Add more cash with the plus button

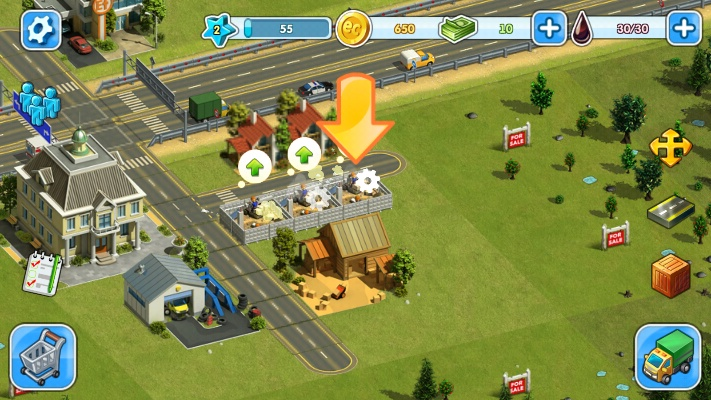[x=549, y=28]
